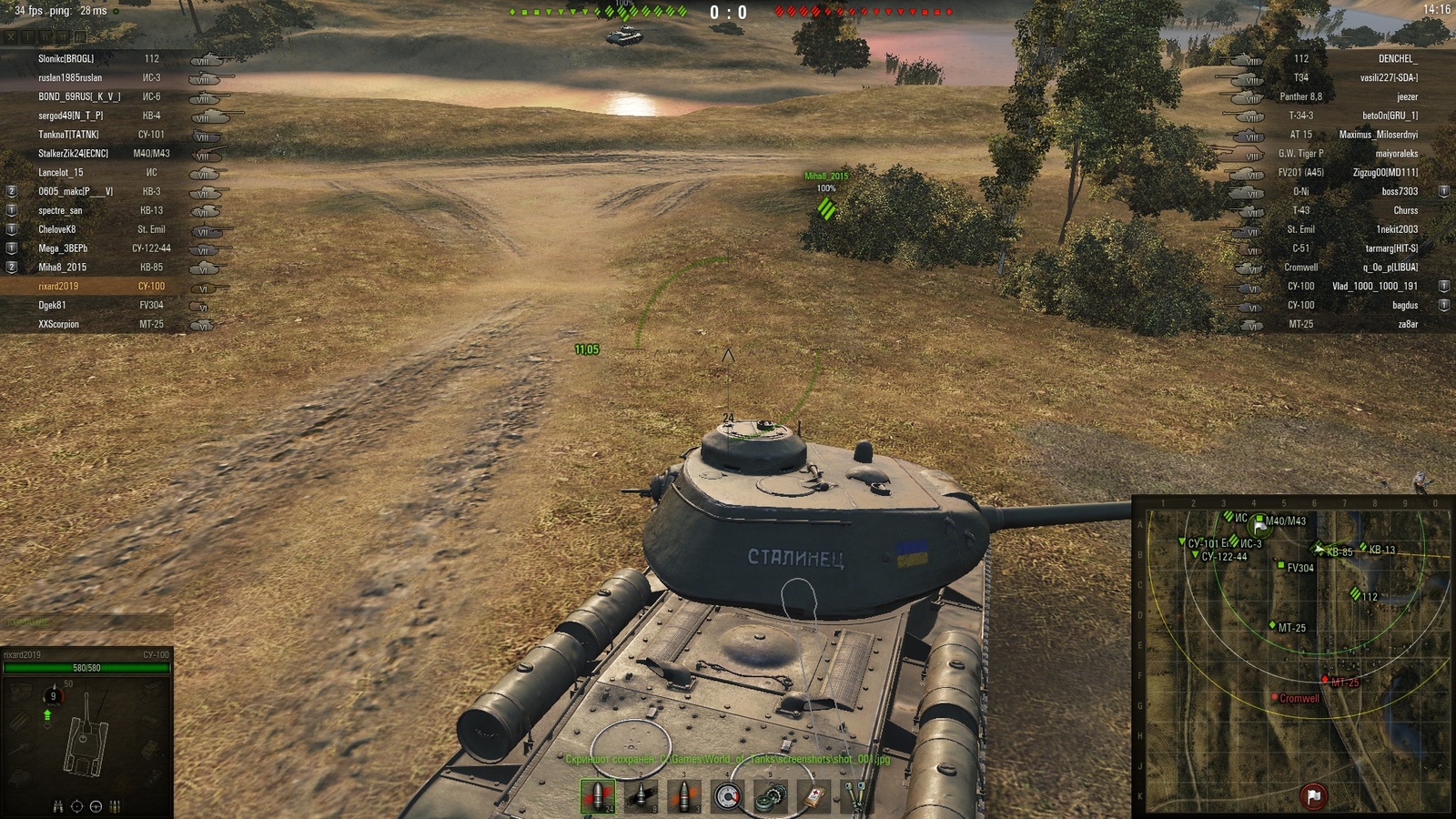This screenshot has width=1456, height=819.
Task: Use the repair kit gears consumable
Action: click(x=770, y=796)
